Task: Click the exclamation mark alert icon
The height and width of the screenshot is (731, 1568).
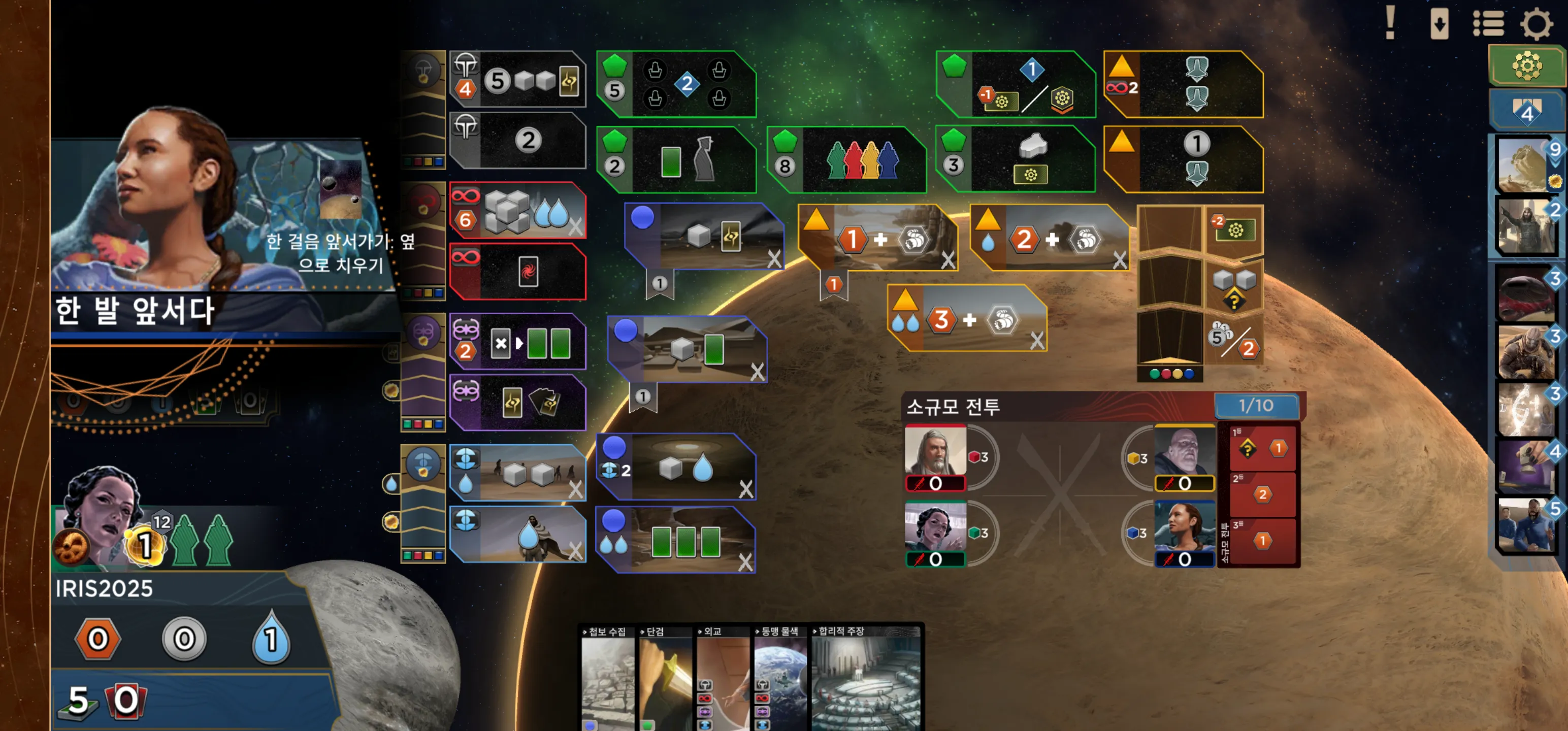Action: click(1390, 23)
